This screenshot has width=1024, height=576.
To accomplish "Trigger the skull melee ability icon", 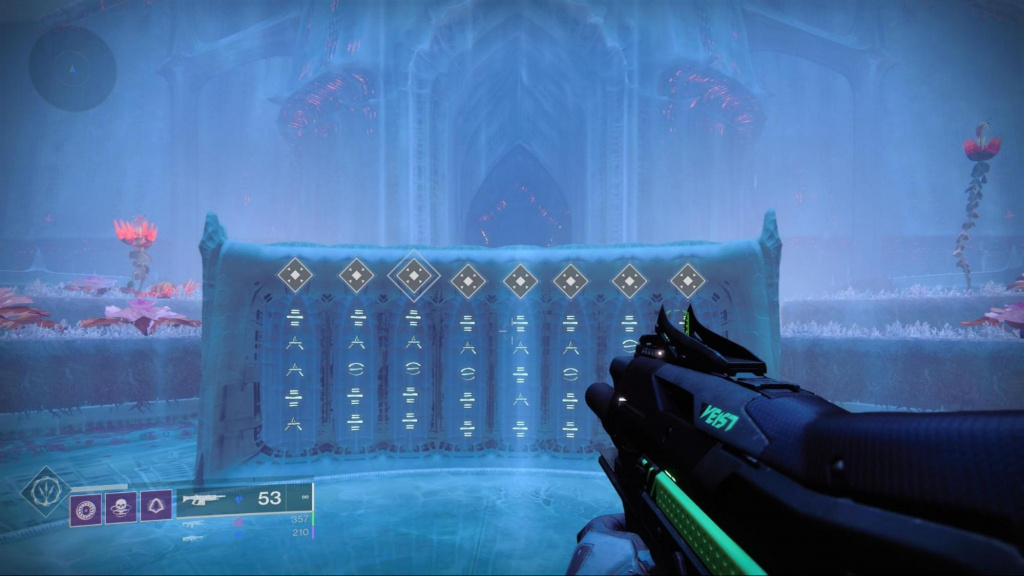I will tap(120, 506).
